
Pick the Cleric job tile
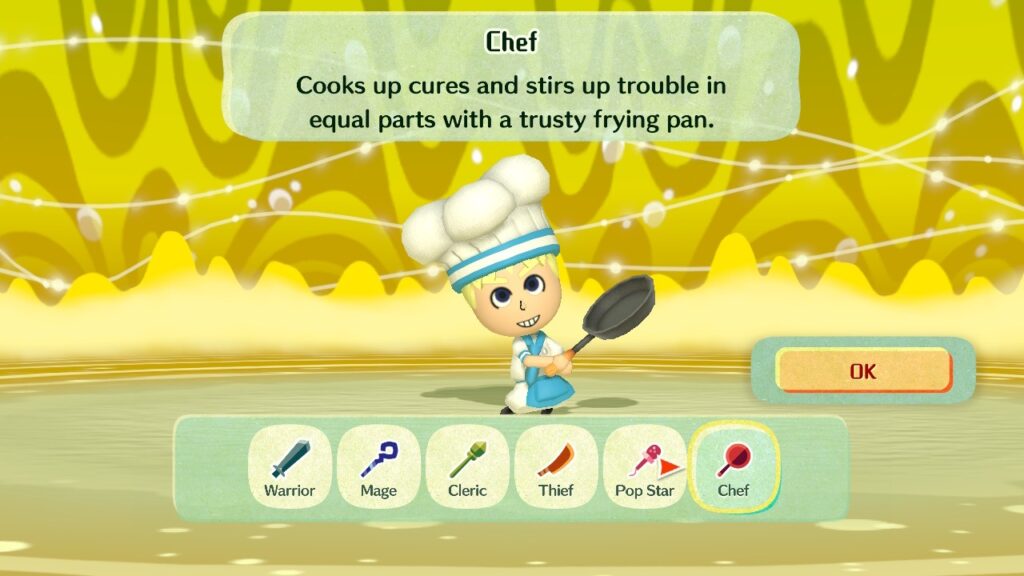point(467,467)
